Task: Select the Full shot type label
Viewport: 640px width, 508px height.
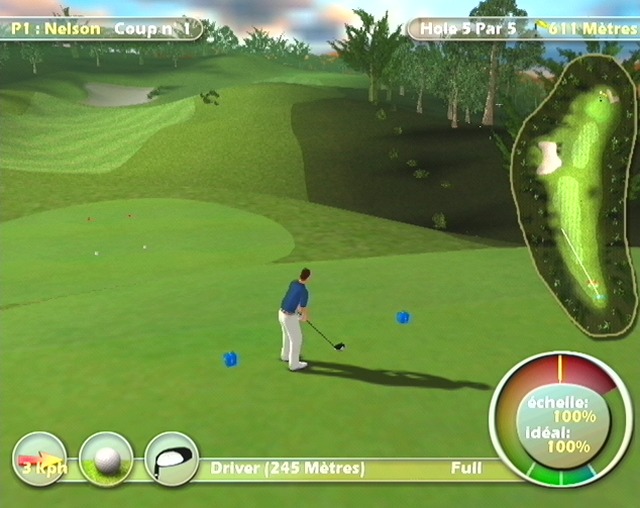Action: click(466, 468)
